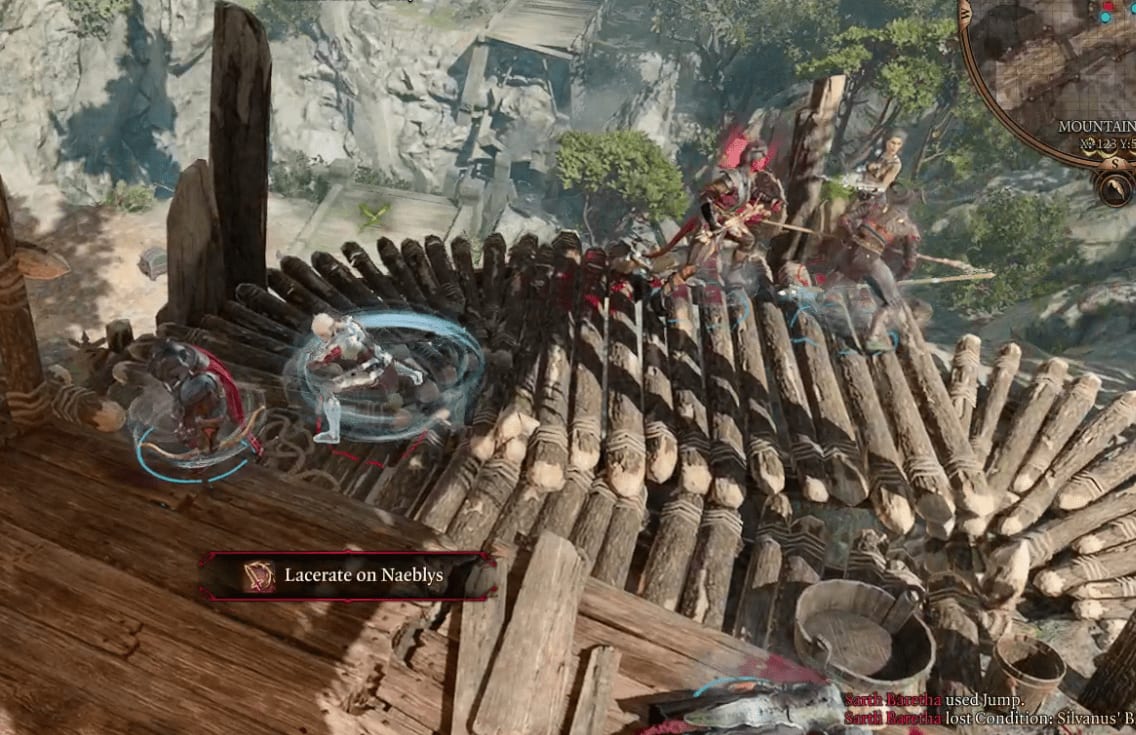Click the round button beneath the minimap
Screen dimensions: 1136x735
[1113, 186]
